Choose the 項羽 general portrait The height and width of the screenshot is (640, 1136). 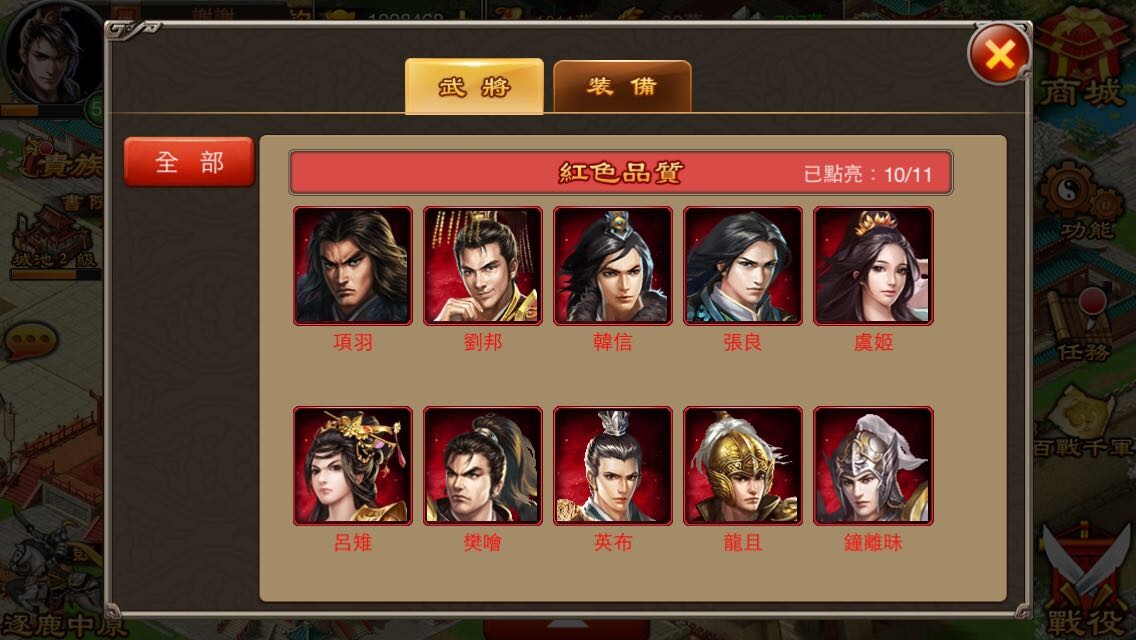(x=352, y=266)
